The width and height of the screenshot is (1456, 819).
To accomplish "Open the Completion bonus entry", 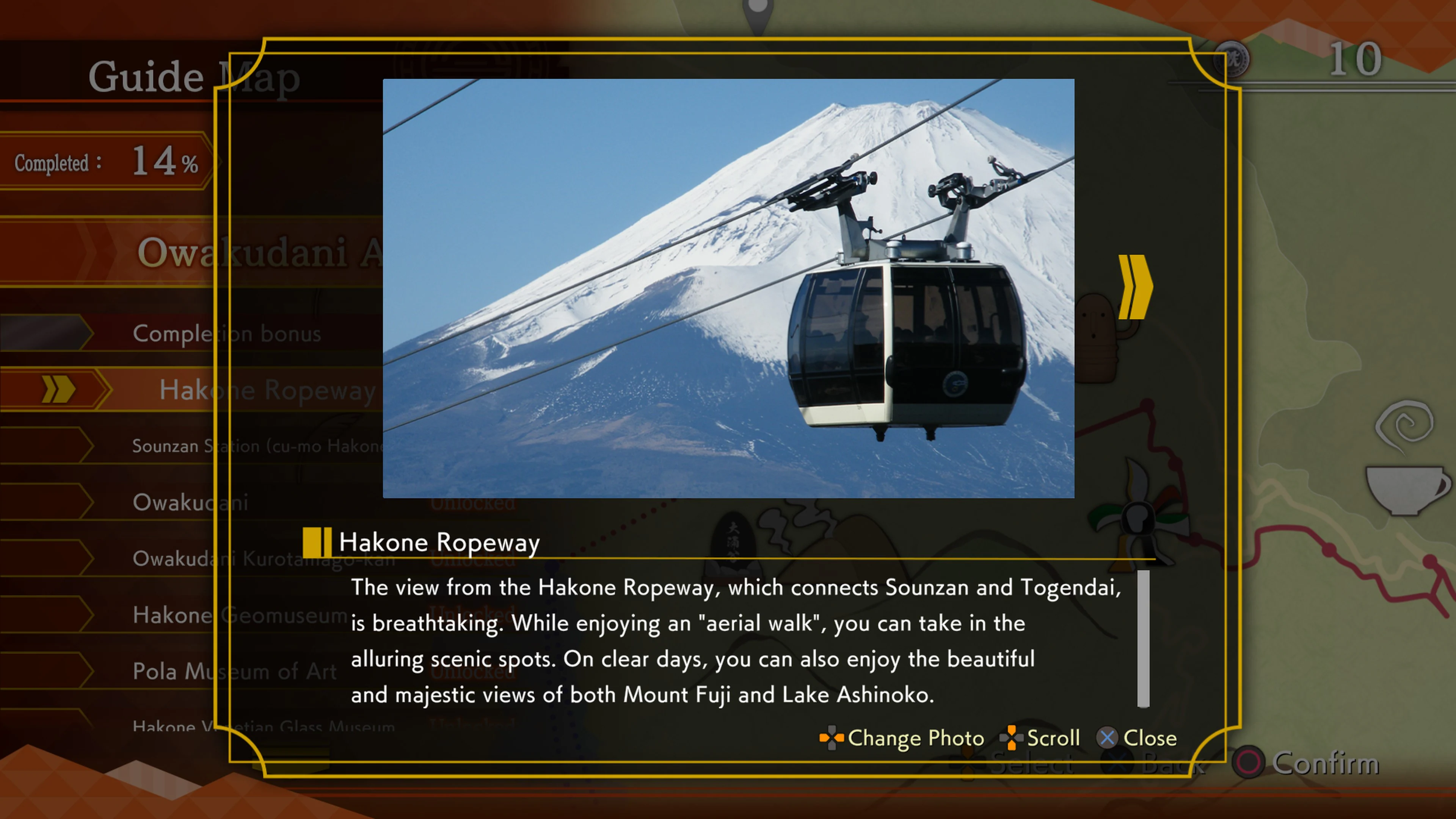I will [226, 334].
